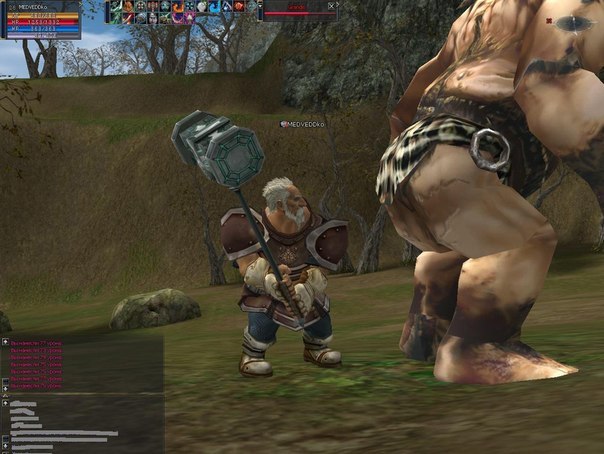This screenshot has width=604, height=454.
Task: Click the oval compass radar
Action: [x=576, y=23]
